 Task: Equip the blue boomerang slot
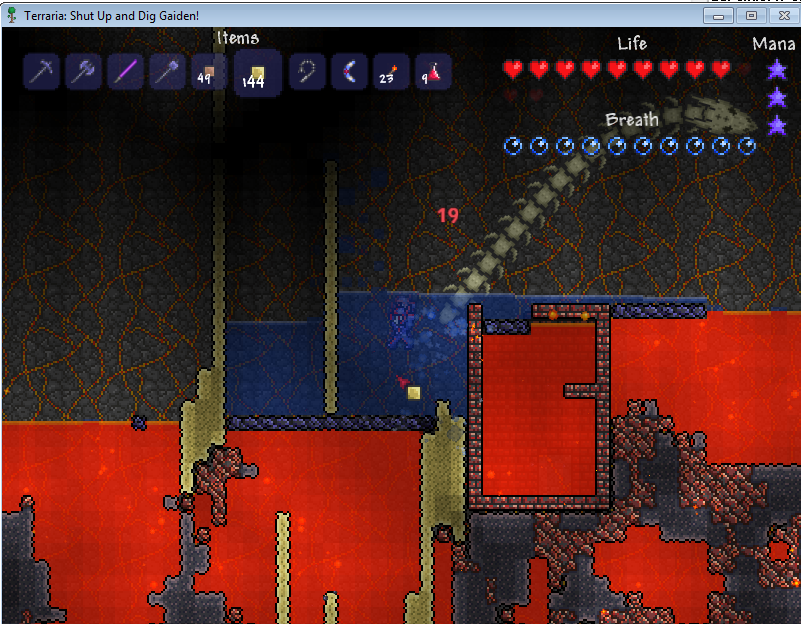pos(349,72)
